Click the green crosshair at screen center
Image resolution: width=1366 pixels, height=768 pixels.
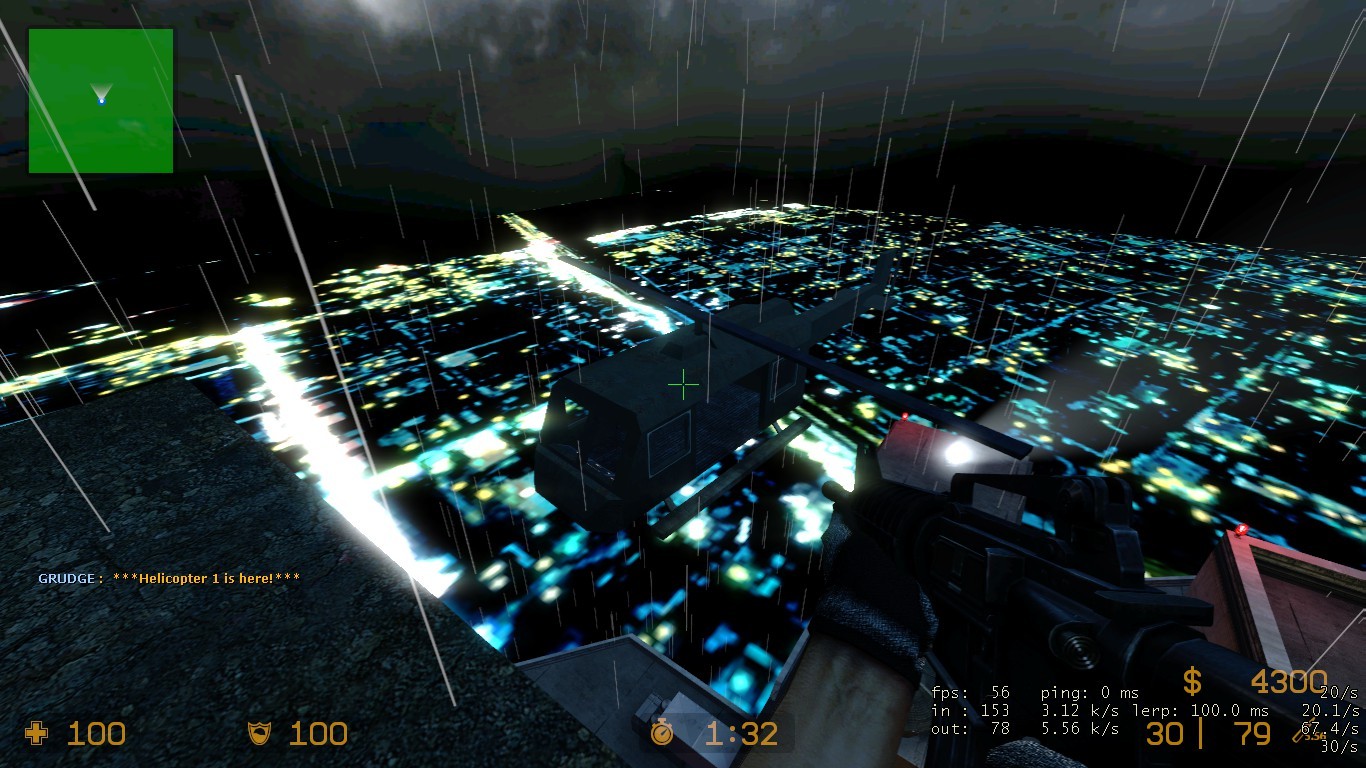pos(683,383)
